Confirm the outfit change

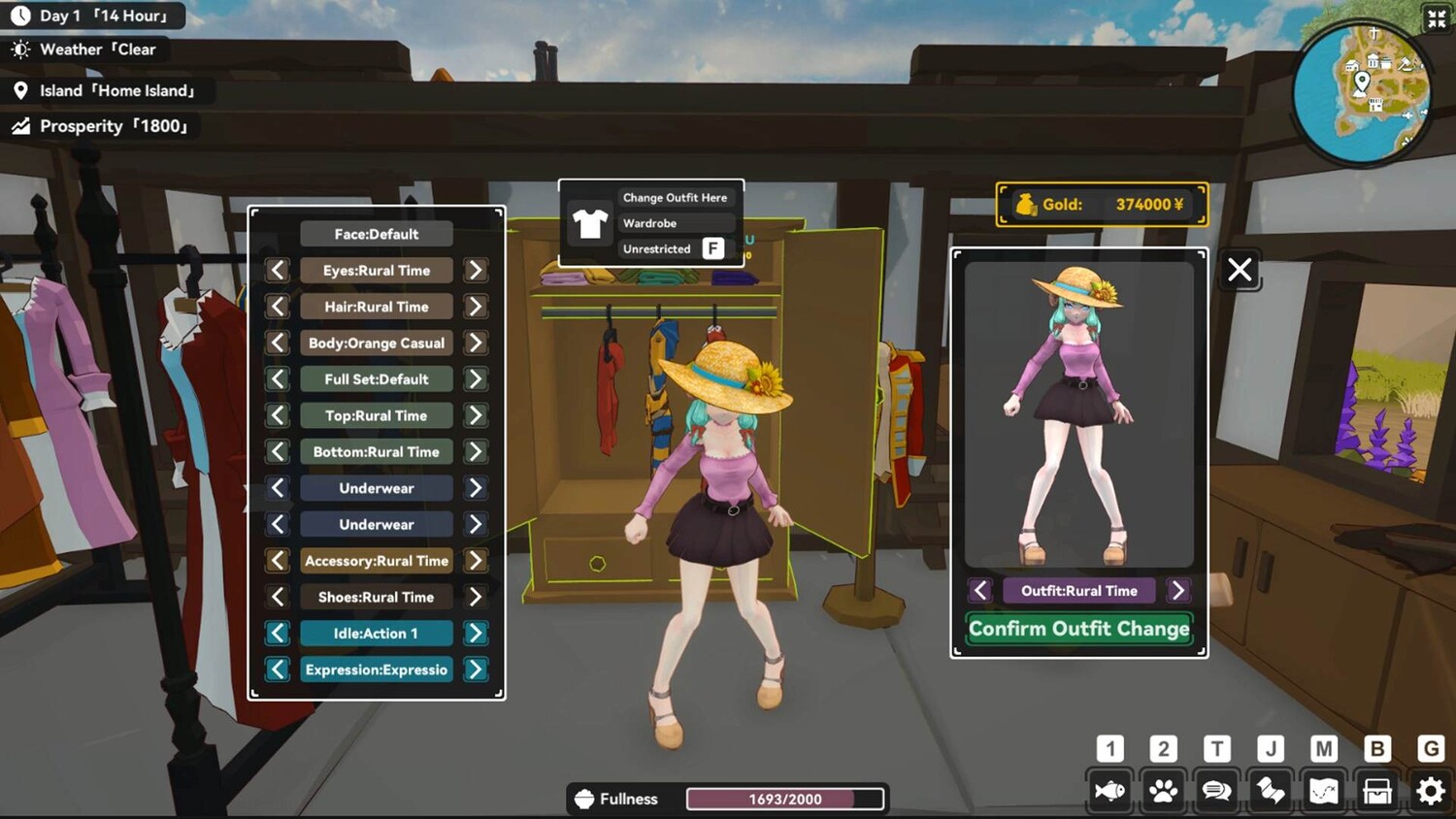[1078, 629]
